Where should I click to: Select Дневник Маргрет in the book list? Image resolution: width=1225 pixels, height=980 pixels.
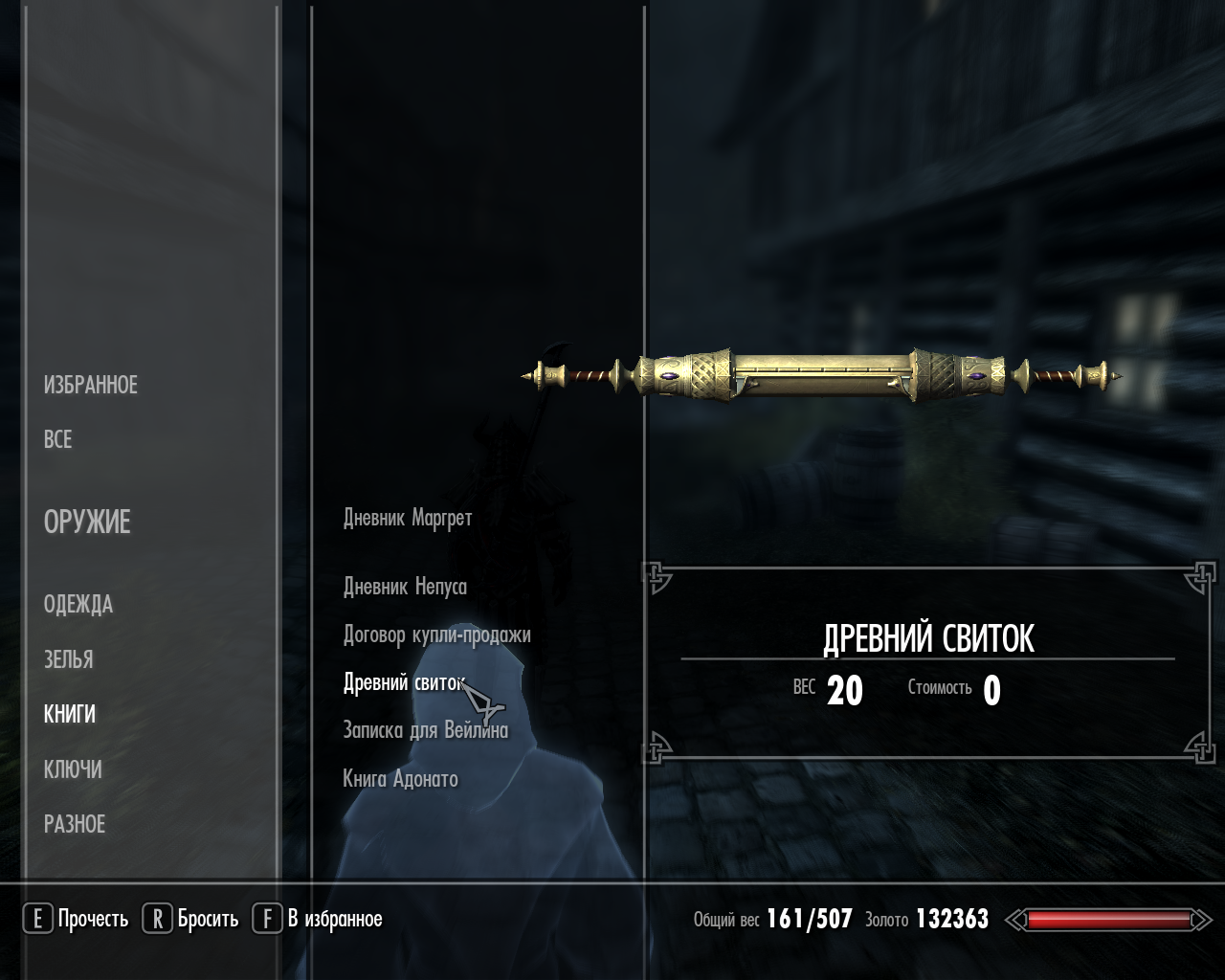[x=408, y=519]
